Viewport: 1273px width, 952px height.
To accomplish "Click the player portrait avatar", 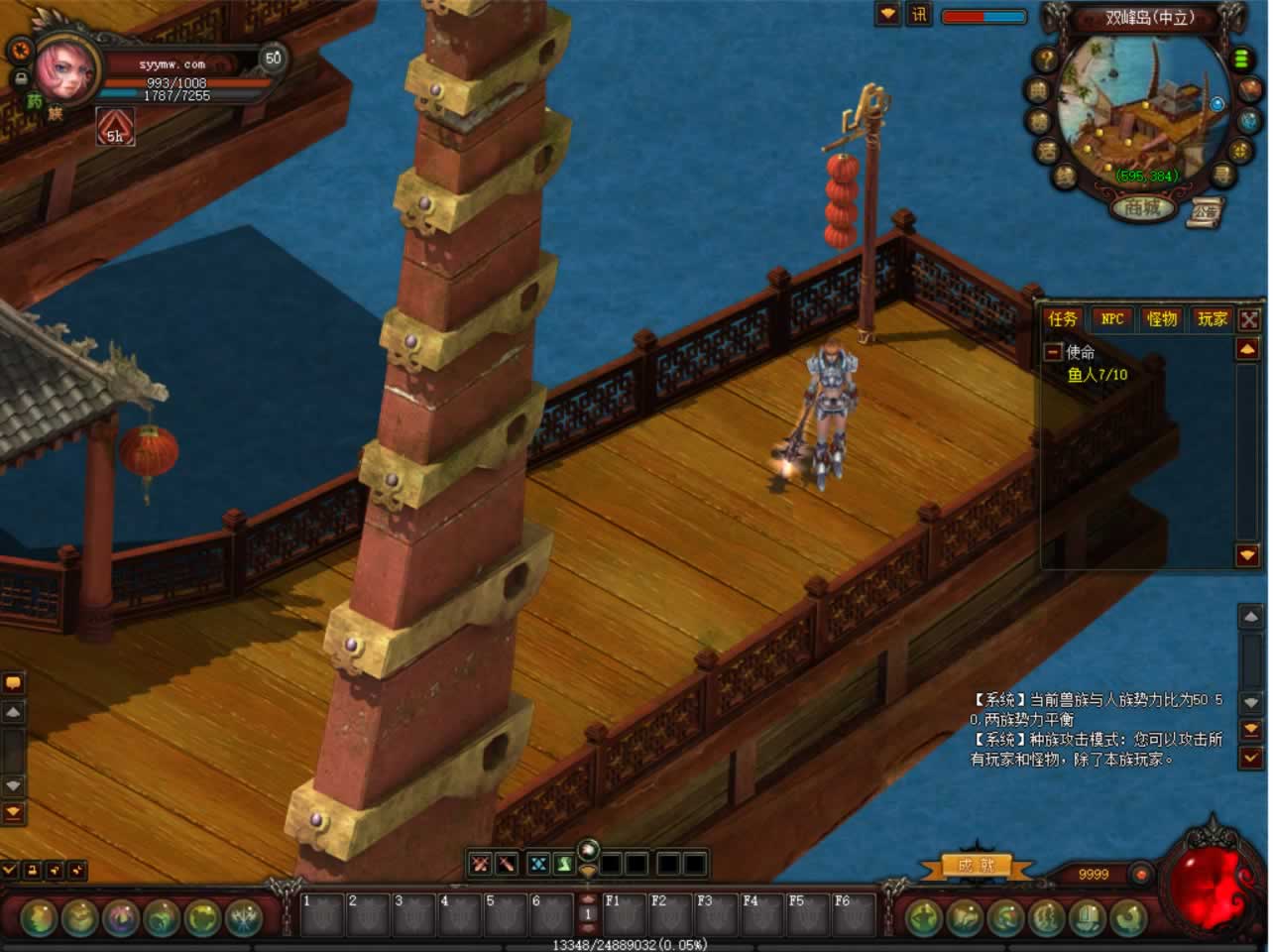I will click(x=65, y=68).
